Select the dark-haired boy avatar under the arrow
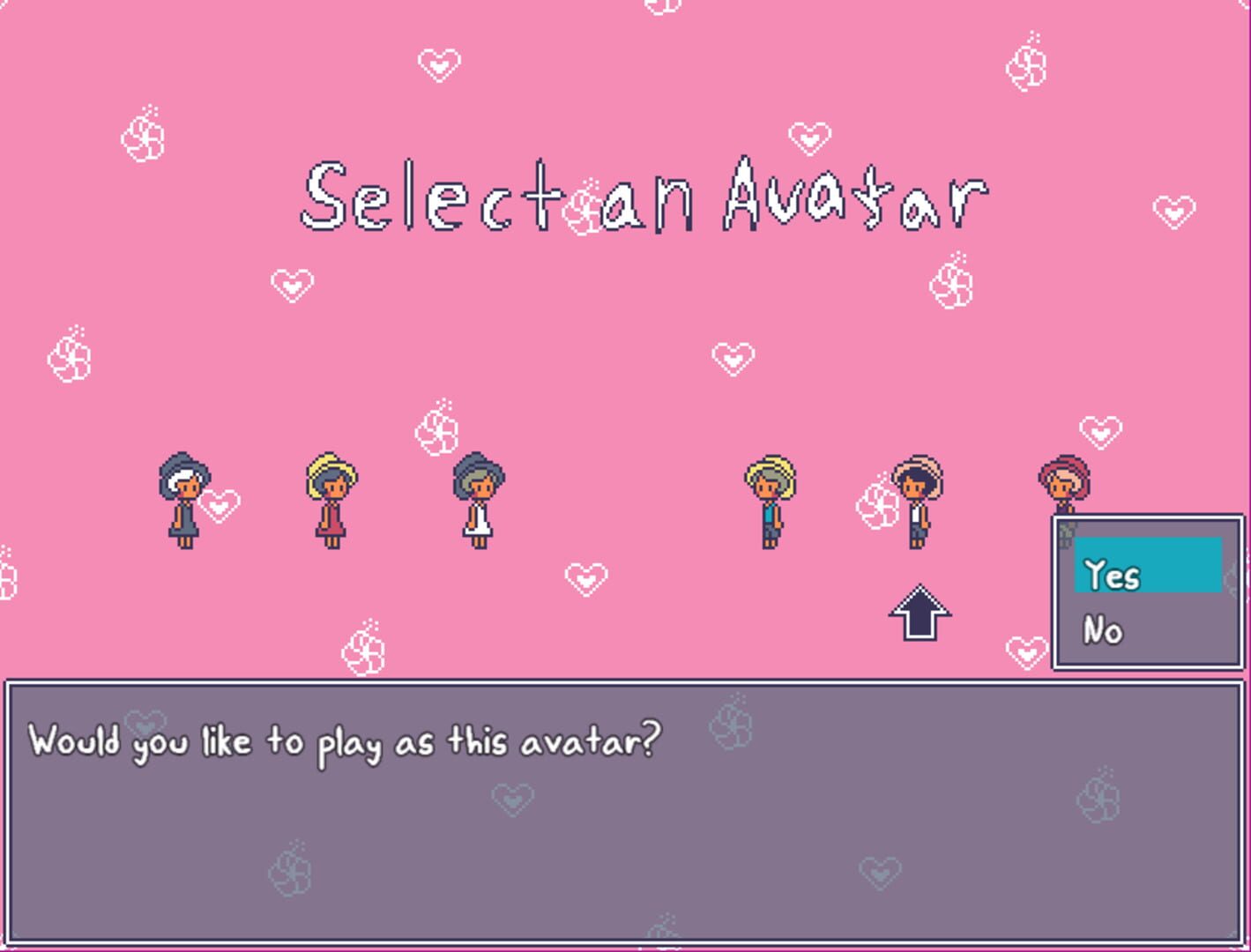Viewport: 1251px width, 952px height. click(x=917, y=502)
